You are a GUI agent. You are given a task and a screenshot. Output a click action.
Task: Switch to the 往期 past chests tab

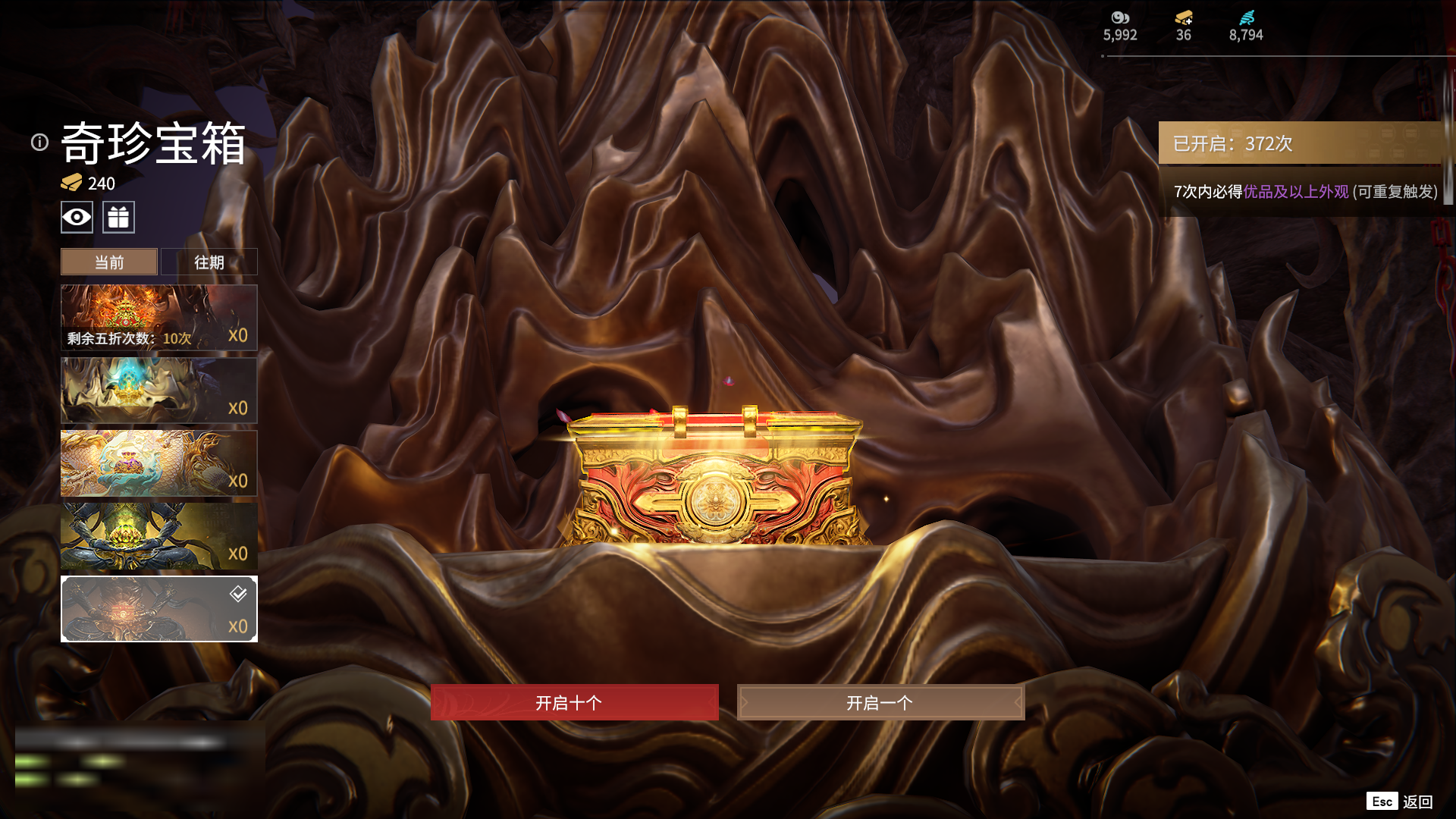click(x=209, y=262)
